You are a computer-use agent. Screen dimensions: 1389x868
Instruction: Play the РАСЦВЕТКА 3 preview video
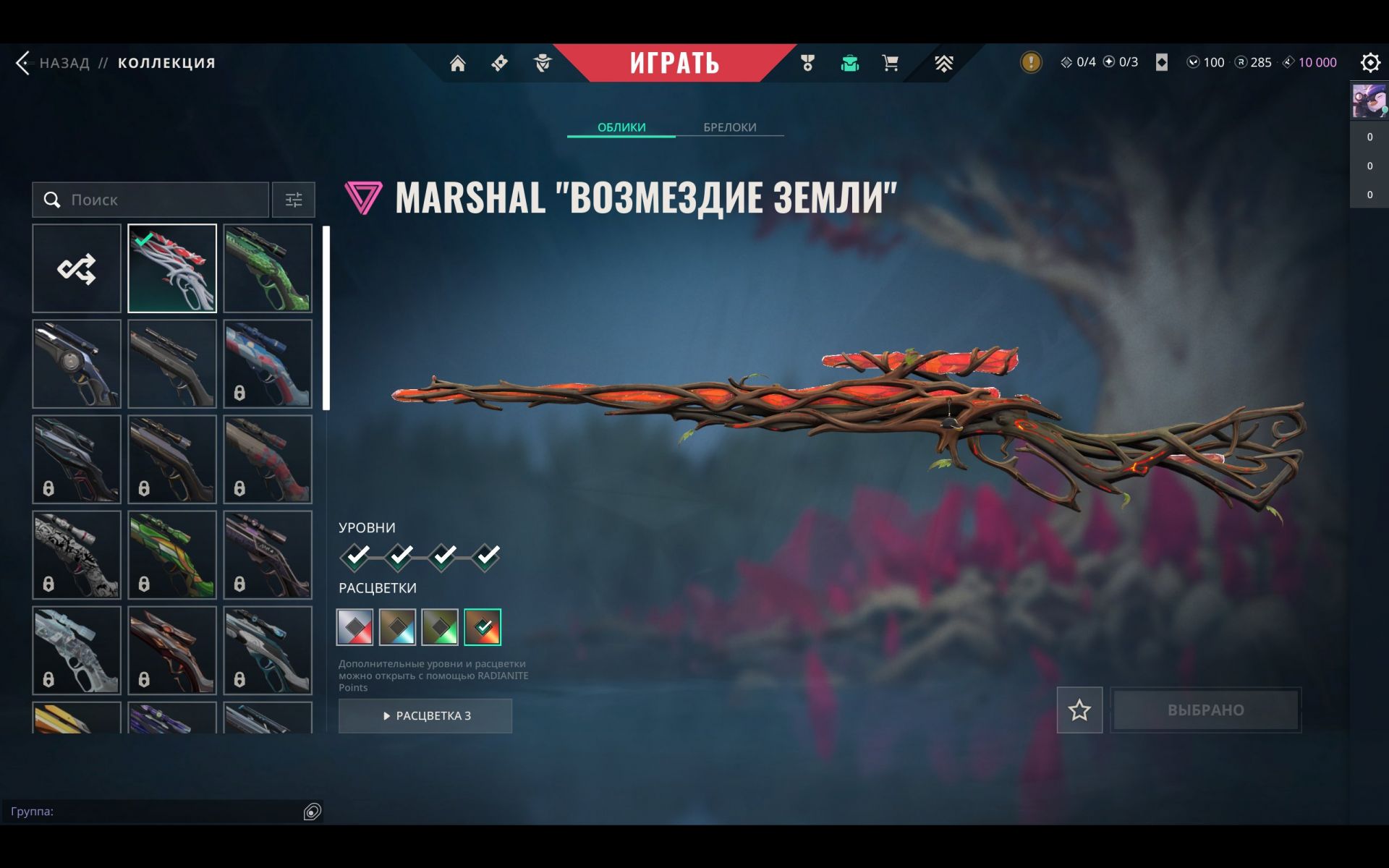pos(425,715)
